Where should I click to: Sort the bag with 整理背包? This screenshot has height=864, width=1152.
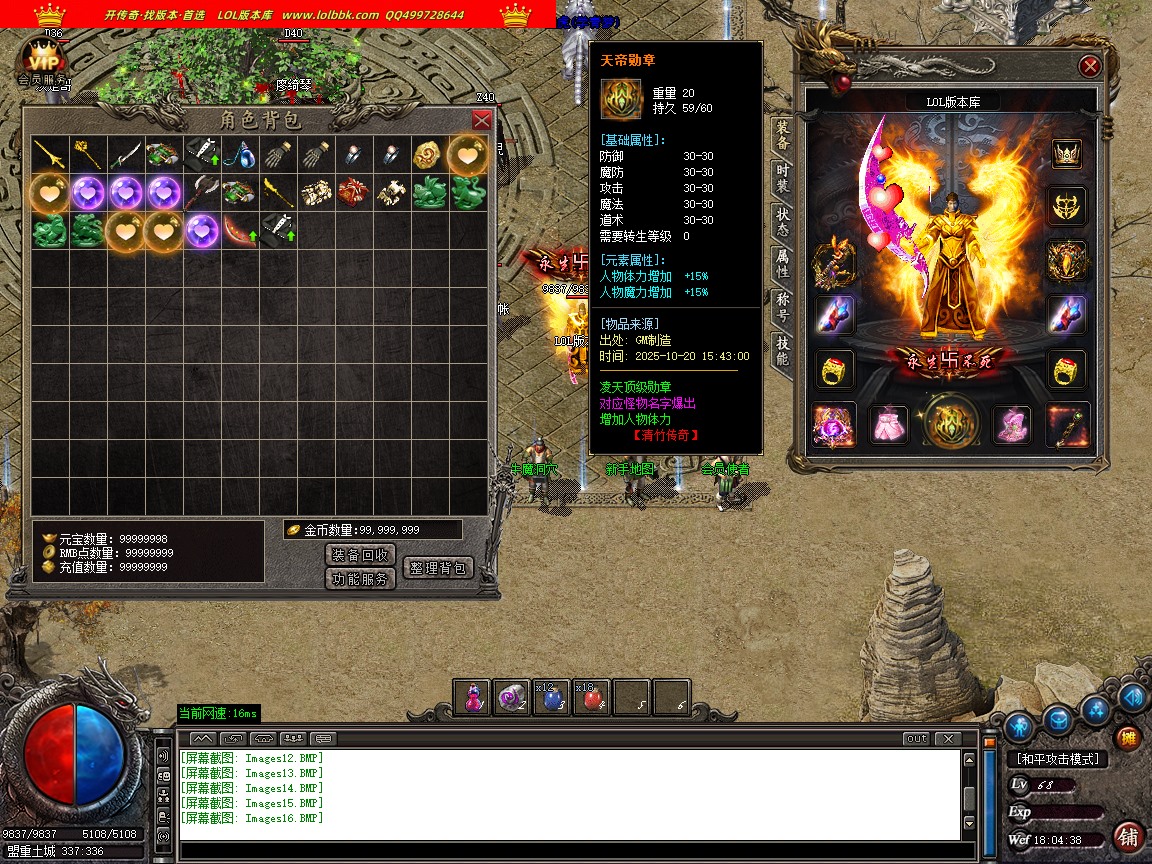pyautogui.click(x=437, y=568)
